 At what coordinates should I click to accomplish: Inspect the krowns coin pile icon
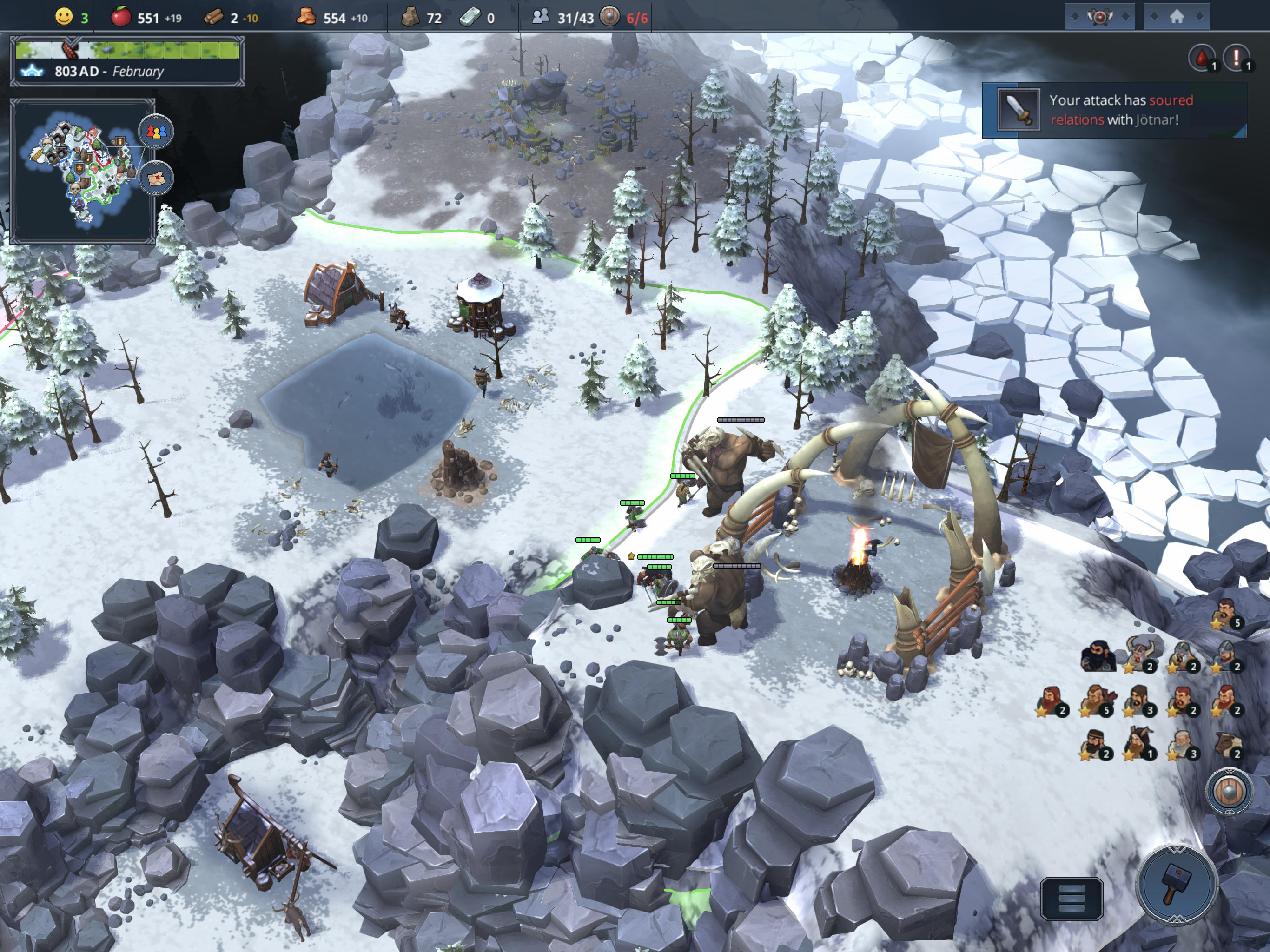[308, 17]
